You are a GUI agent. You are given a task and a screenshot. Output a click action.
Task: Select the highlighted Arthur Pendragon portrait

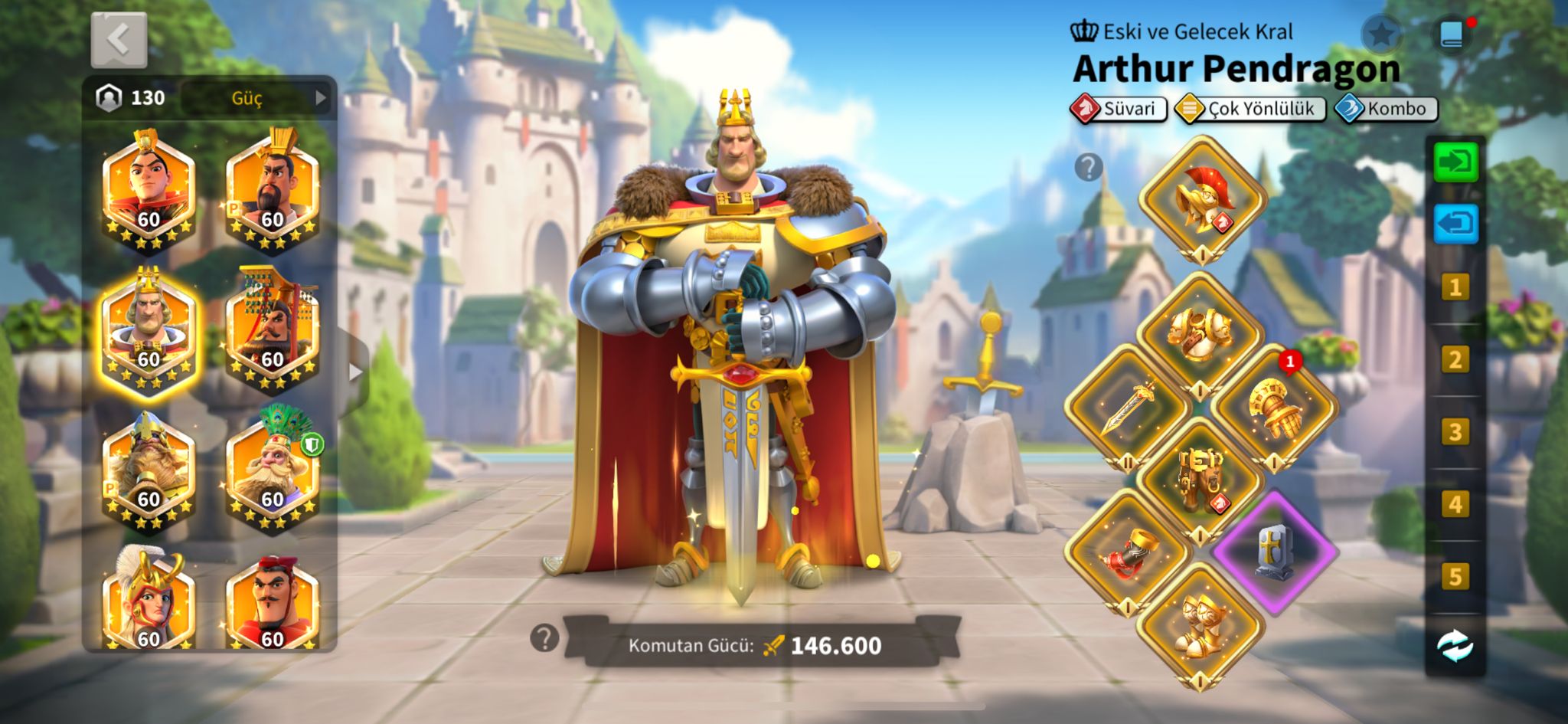coord(148,330)
